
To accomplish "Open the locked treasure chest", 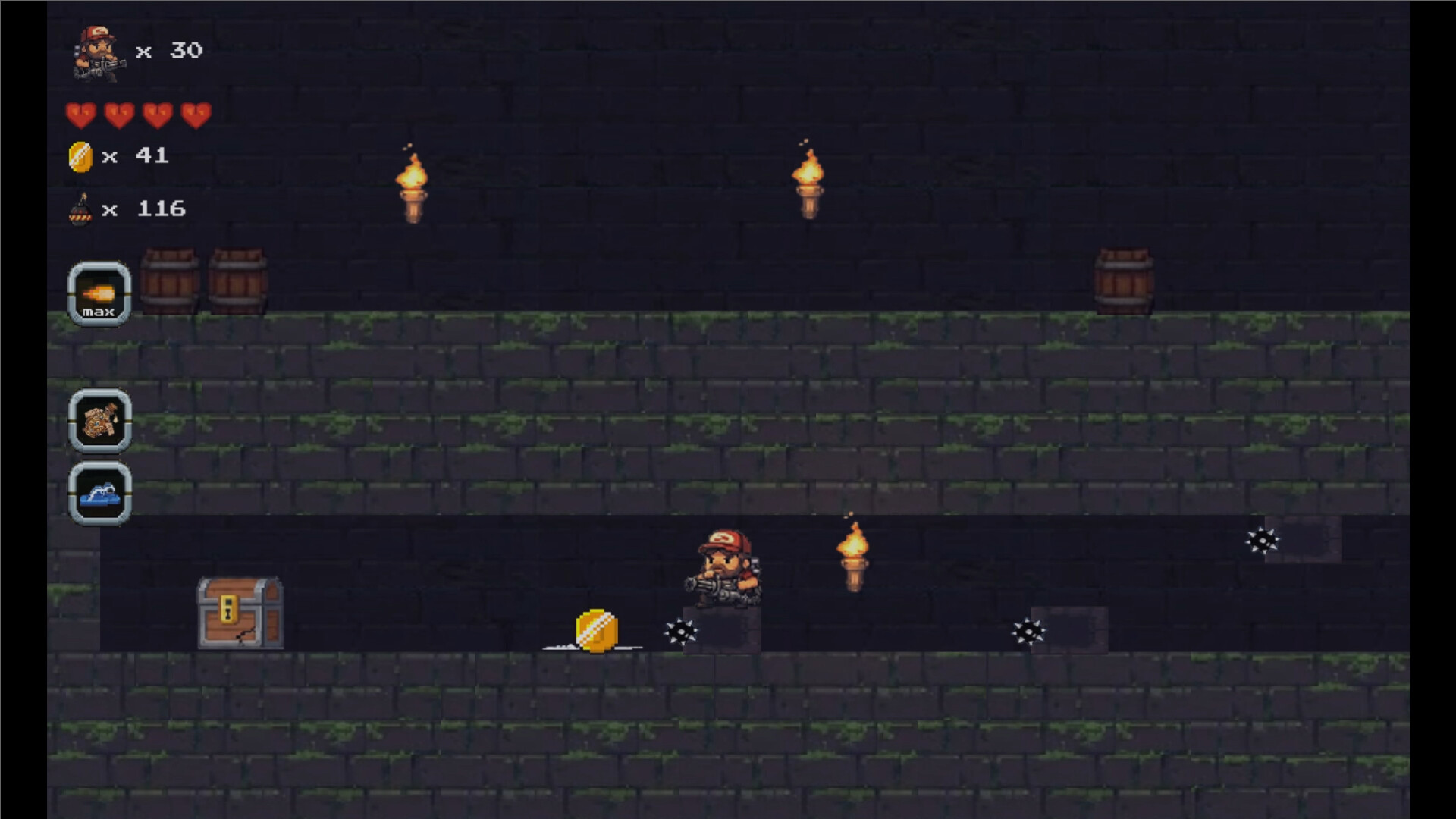I will tap(239, 613).
